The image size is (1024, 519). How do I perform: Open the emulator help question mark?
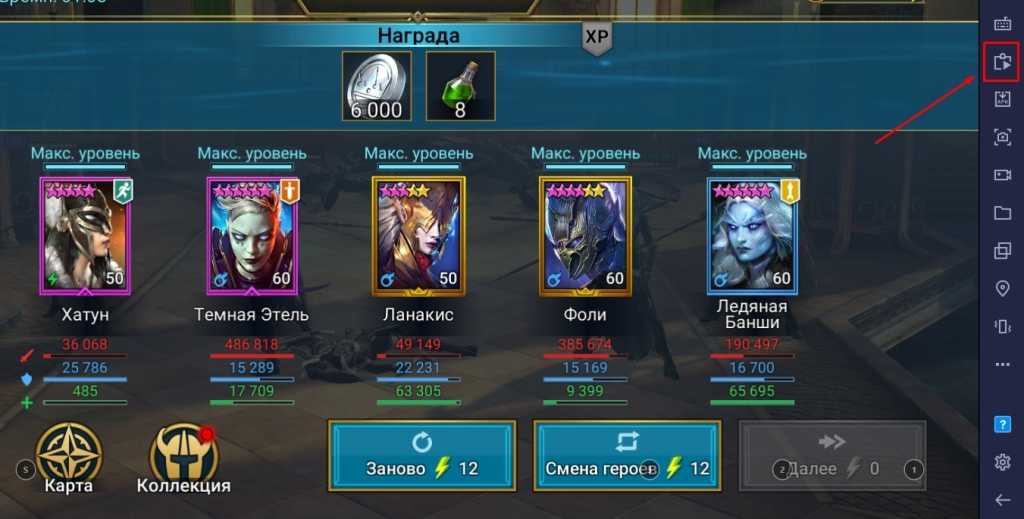[1002, 424]
